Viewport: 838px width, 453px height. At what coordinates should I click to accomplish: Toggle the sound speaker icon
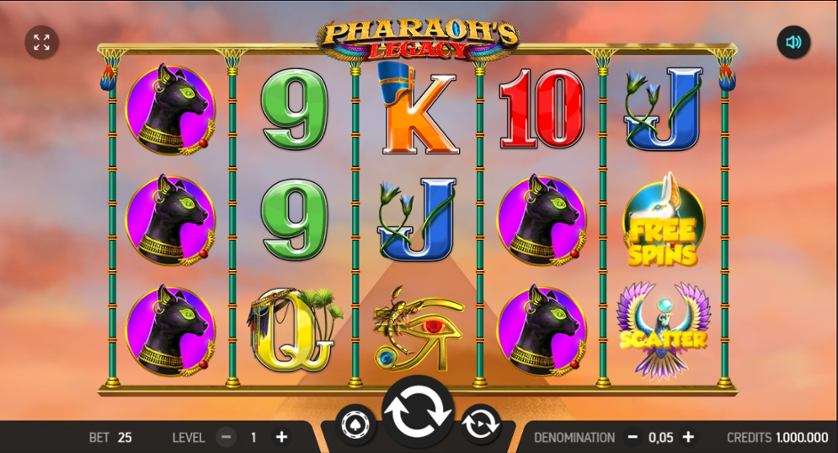click(x=794, y=42)
